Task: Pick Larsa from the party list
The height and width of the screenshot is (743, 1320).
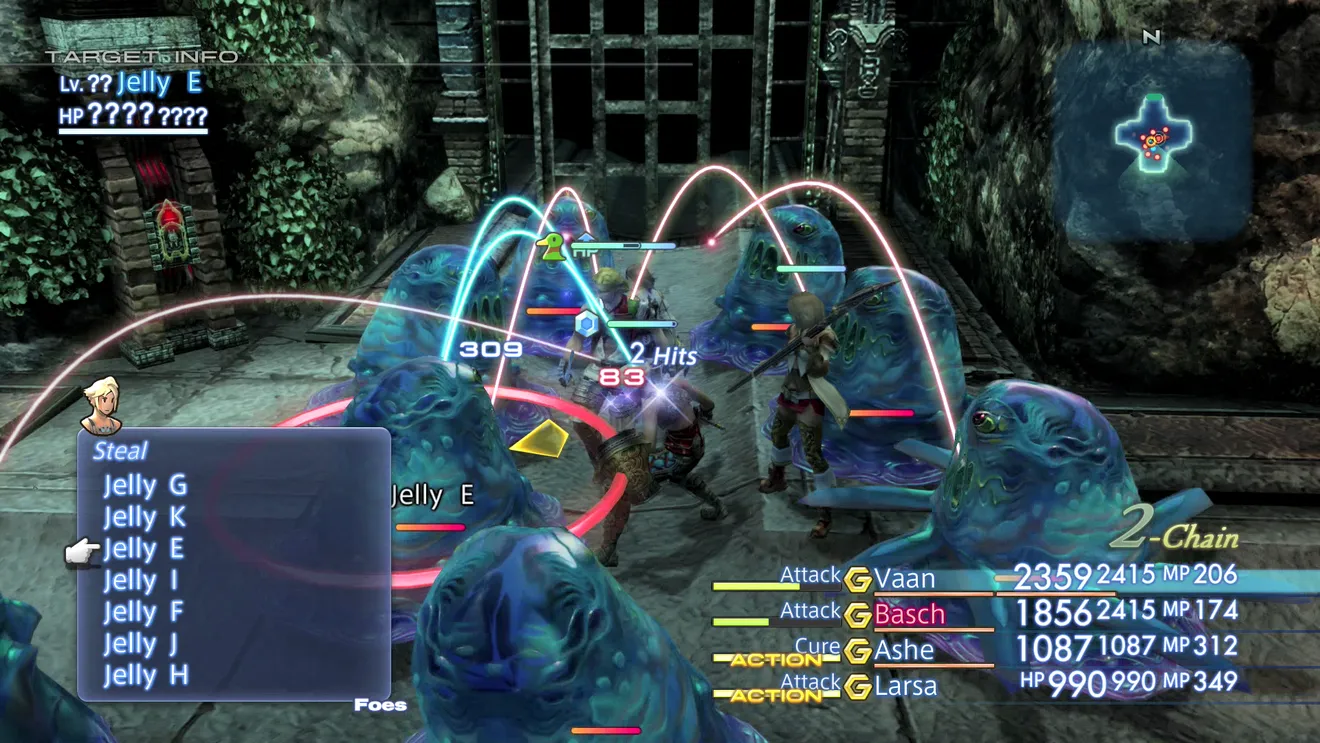Action: pyautogui.click(x=906, y=686)
